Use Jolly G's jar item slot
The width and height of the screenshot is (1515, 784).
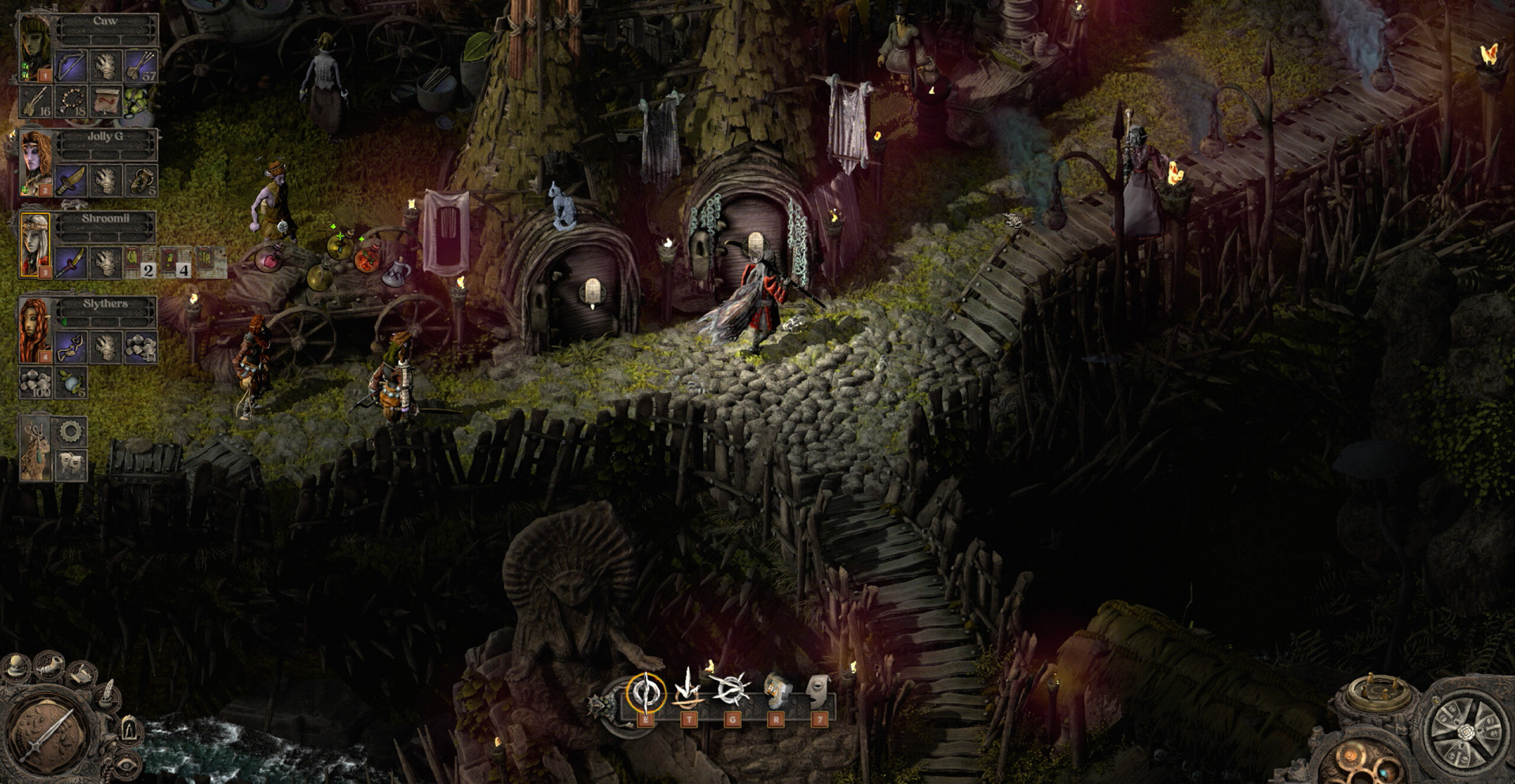(x=141, y=181)
